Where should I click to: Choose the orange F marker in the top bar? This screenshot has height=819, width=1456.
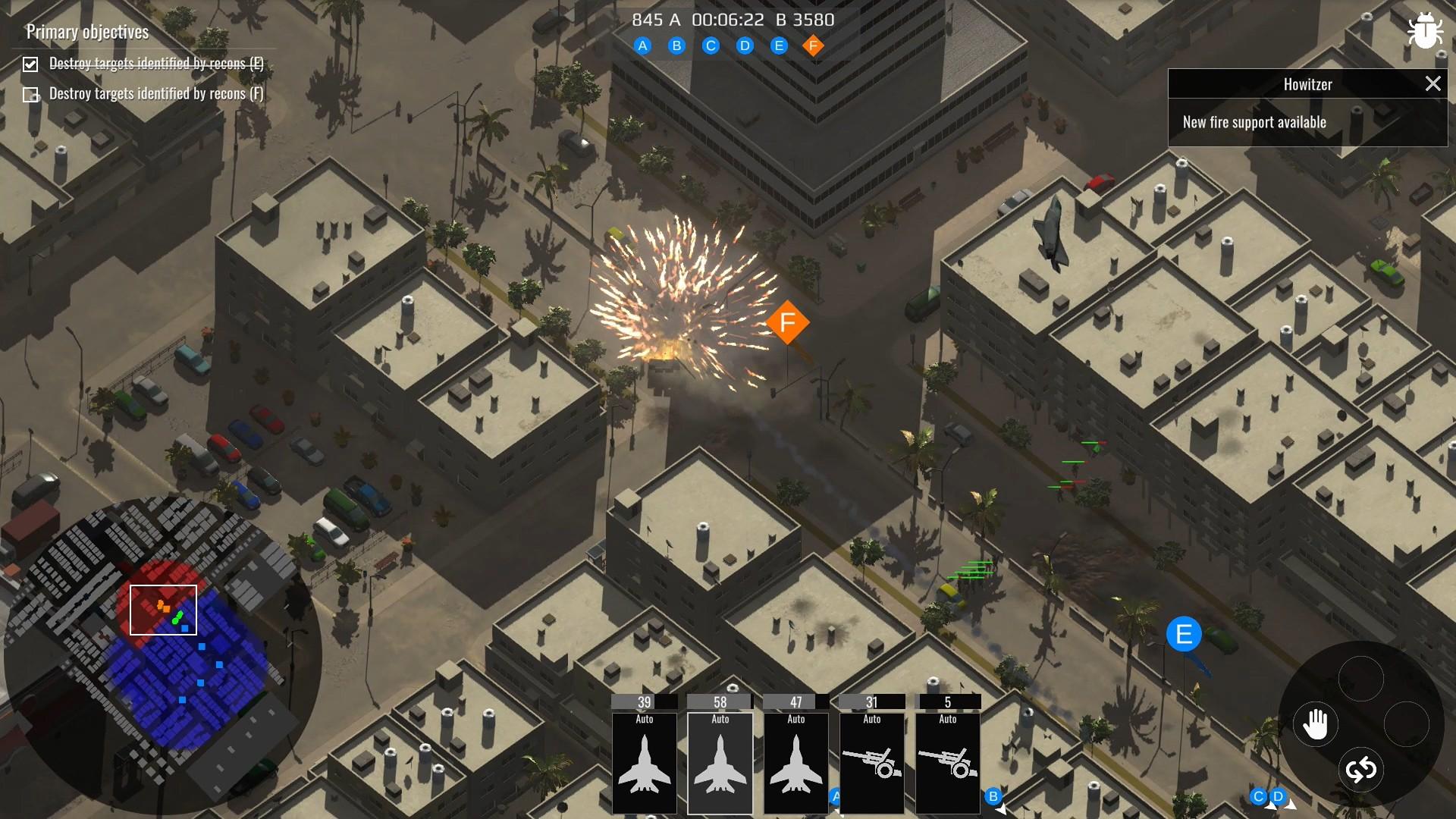tap(813, 46)
